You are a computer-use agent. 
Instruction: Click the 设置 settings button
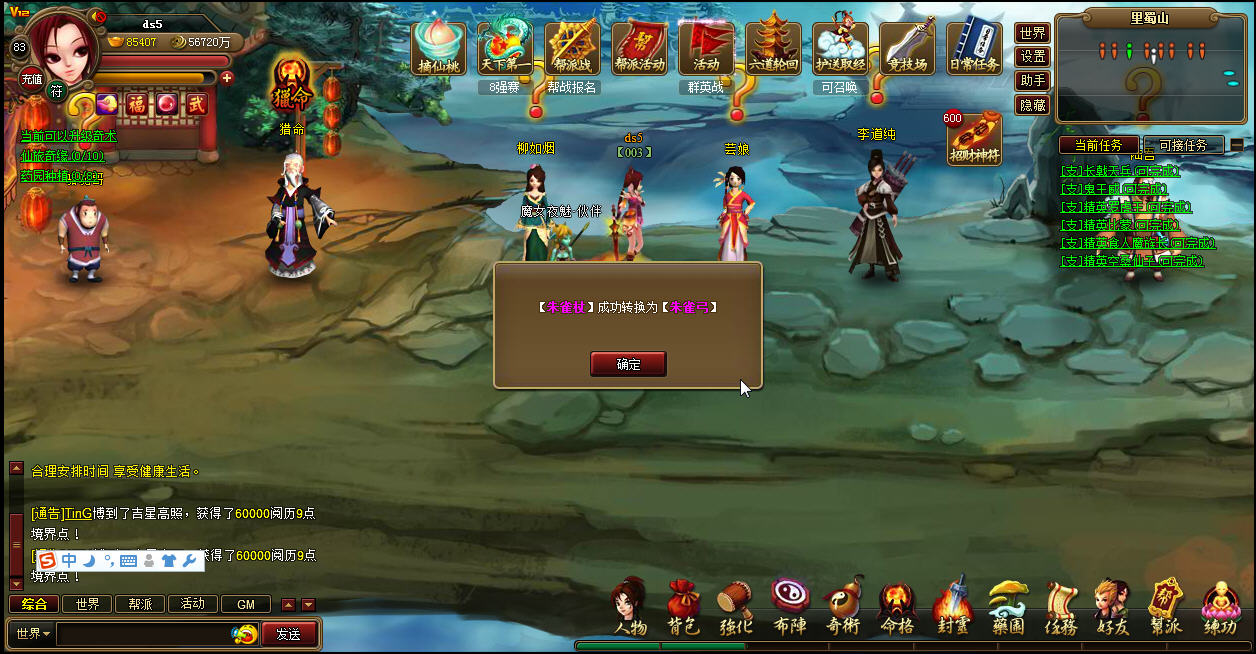click(1033, 57)
